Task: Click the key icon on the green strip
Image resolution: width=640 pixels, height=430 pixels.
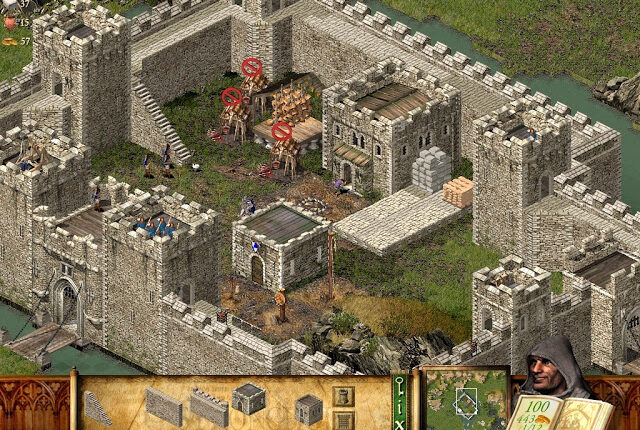Action: 399,384
